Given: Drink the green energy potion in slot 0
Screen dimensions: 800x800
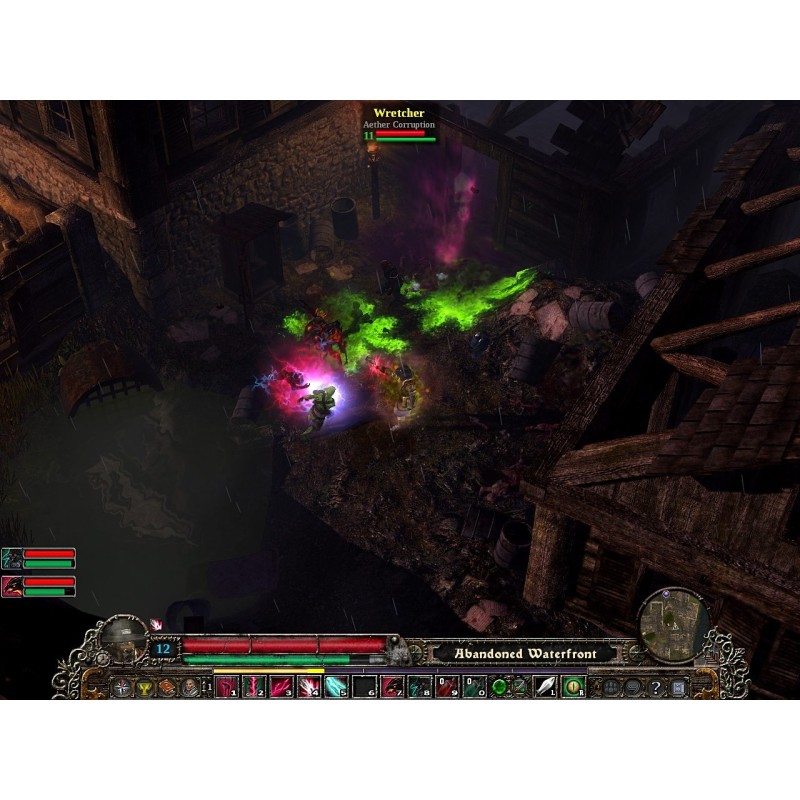Looking at the screenshot, I should [472, 687].
